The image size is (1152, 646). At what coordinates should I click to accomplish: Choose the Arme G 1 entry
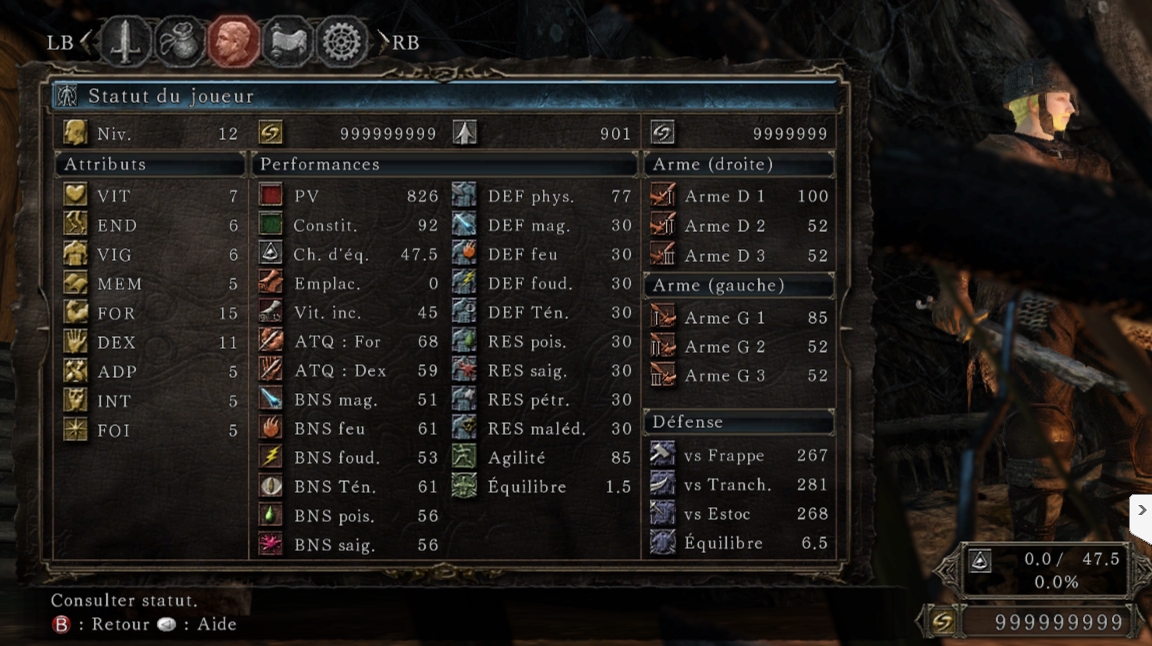click(x=739, y=317)
